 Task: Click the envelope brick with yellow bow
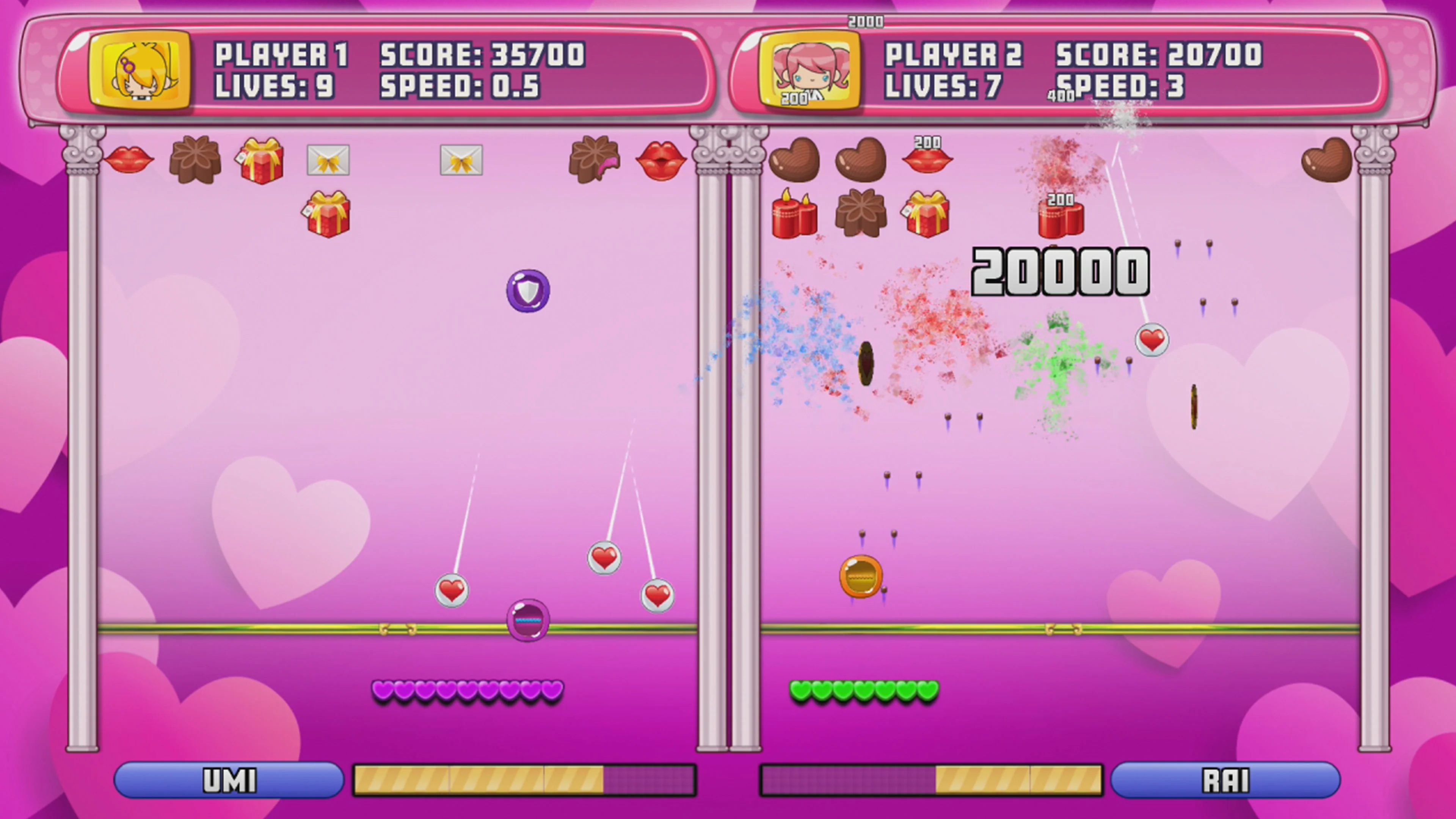329,160
